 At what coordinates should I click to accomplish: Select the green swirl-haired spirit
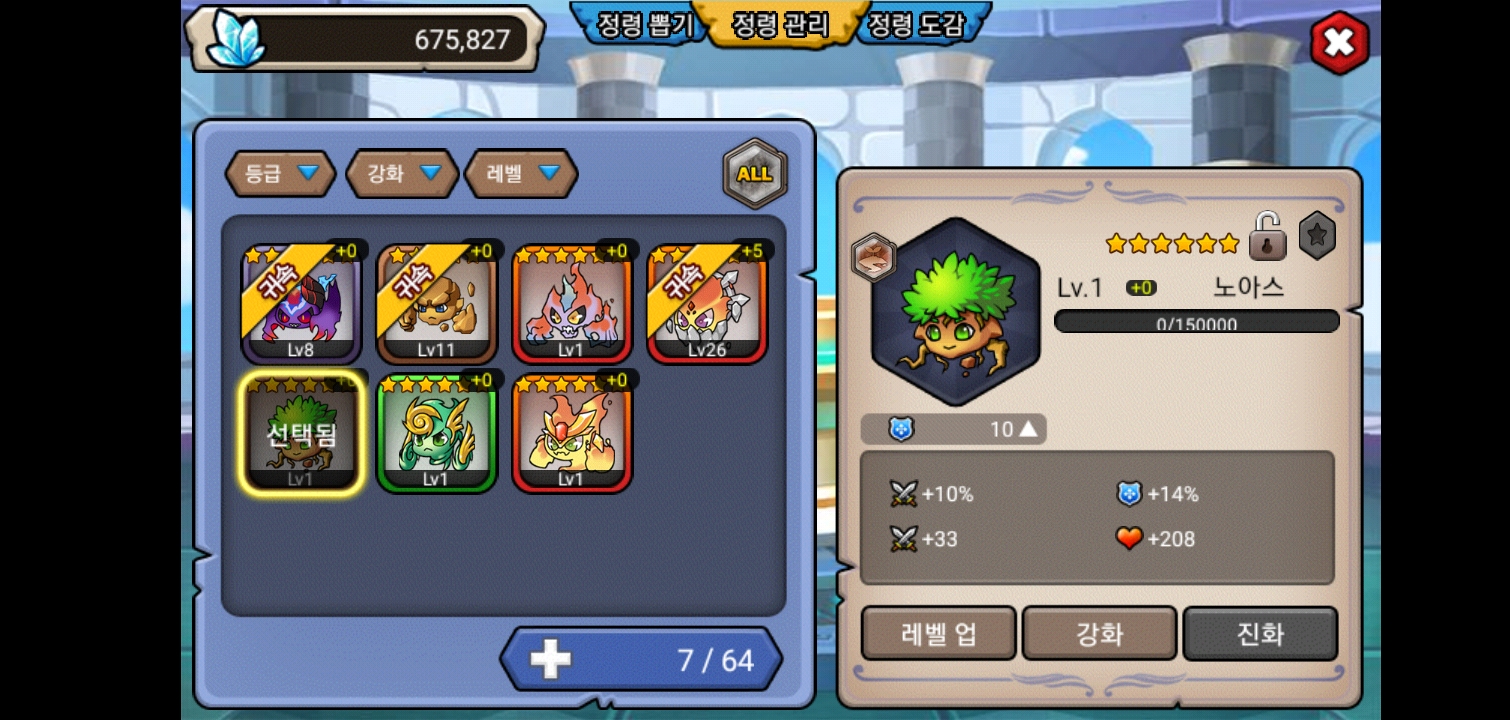tap(436, 433)
